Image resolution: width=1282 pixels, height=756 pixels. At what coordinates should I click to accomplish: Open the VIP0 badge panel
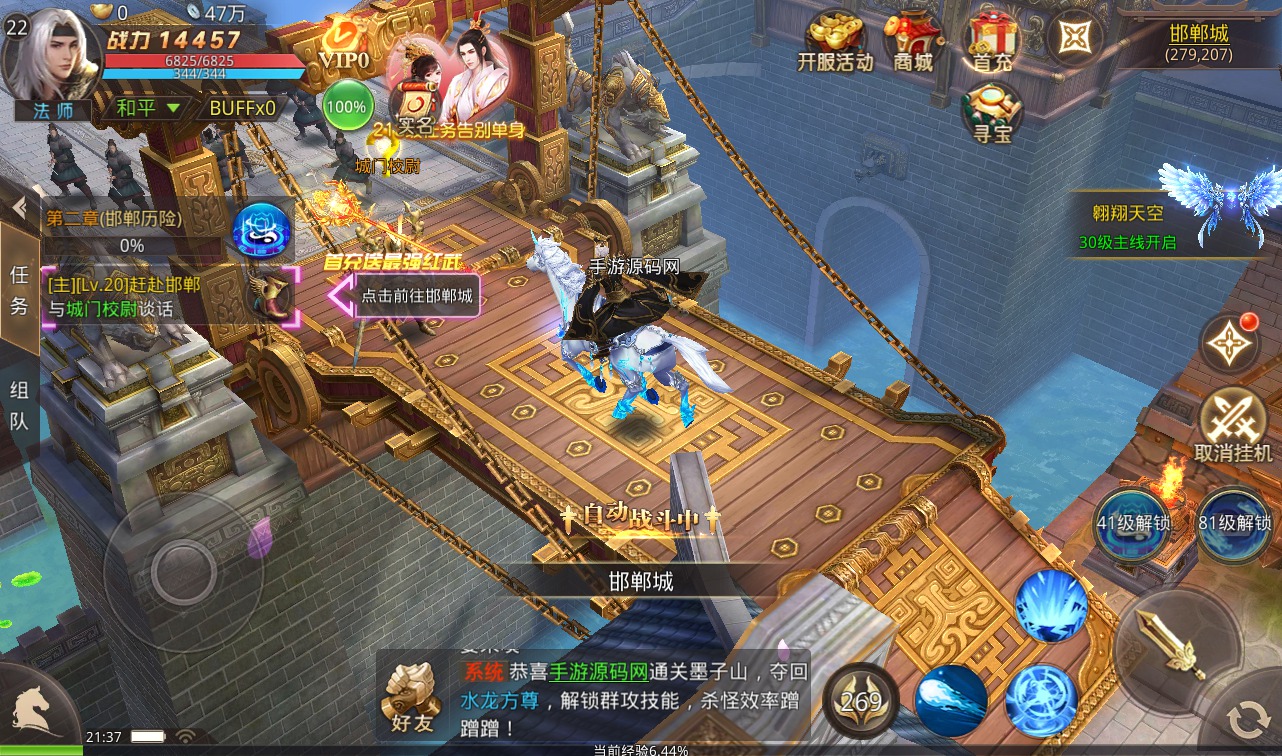[x=345, y=47]
